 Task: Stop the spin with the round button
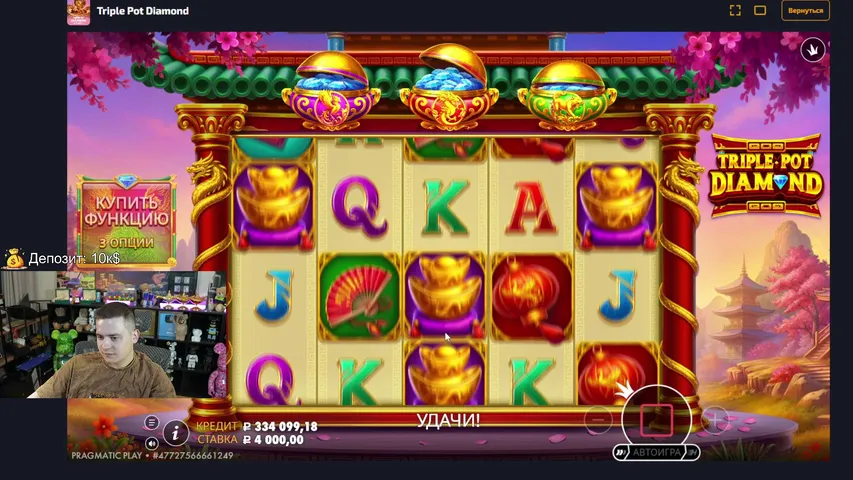[656, 418]
